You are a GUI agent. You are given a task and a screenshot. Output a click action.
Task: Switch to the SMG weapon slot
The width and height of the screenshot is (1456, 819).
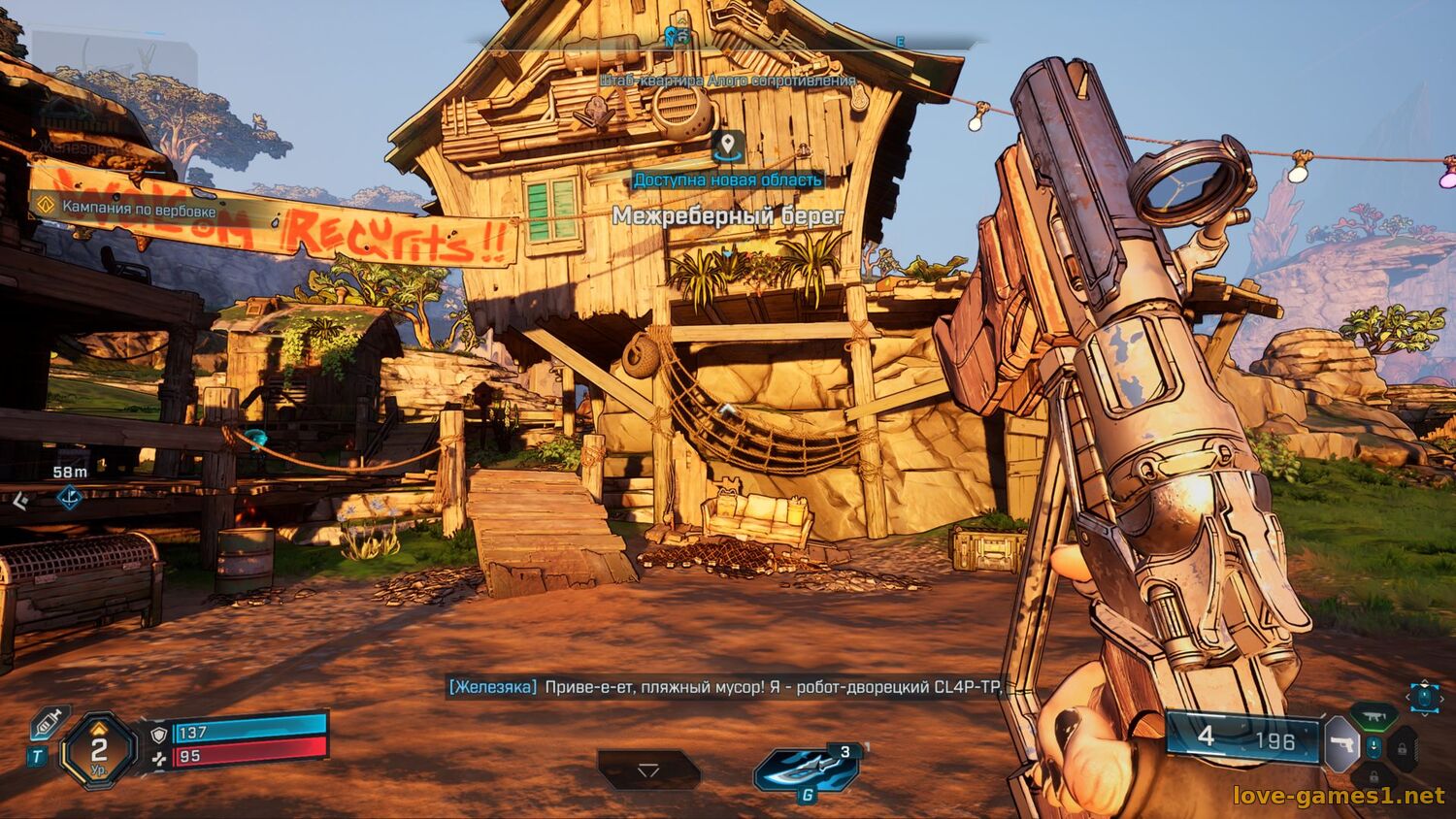[1373, 716]
